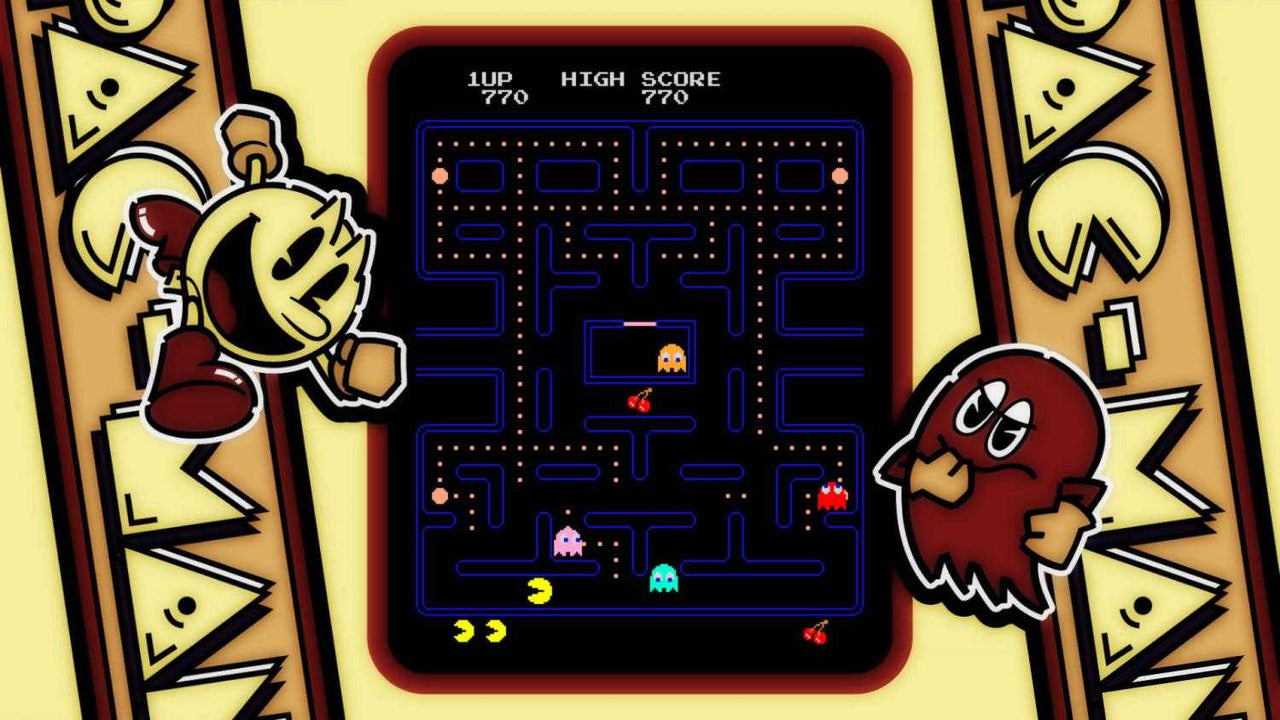The image size is (1280, 720).
Task: Select the 1UP label at the top
Action: (x=491, y=79)
